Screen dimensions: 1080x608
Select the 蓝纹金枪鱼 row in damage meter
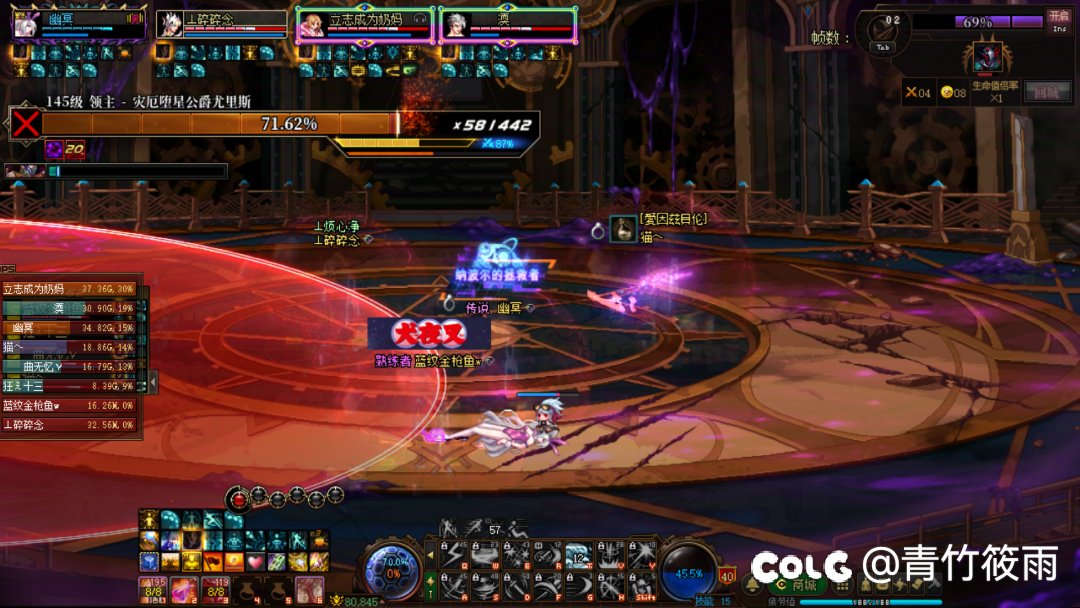click(x=70, y=406)
